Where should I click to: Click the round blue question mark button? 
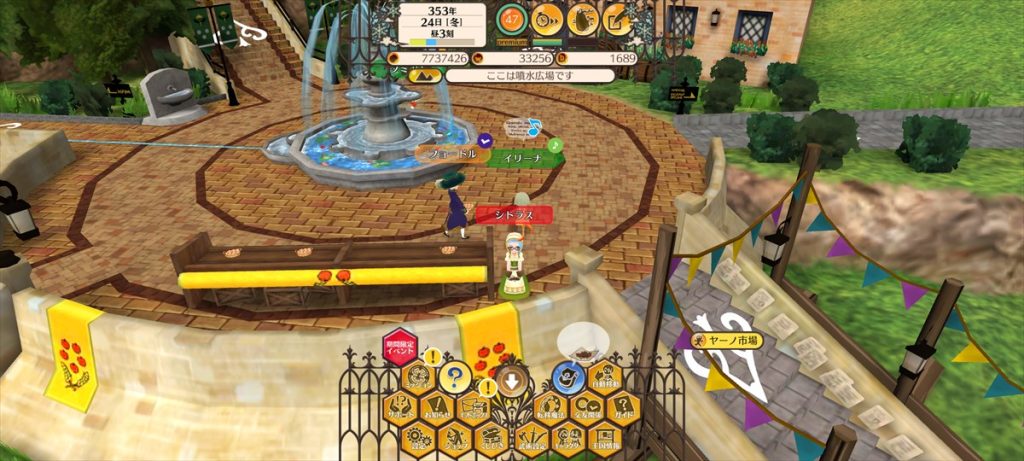coord(454,378)
